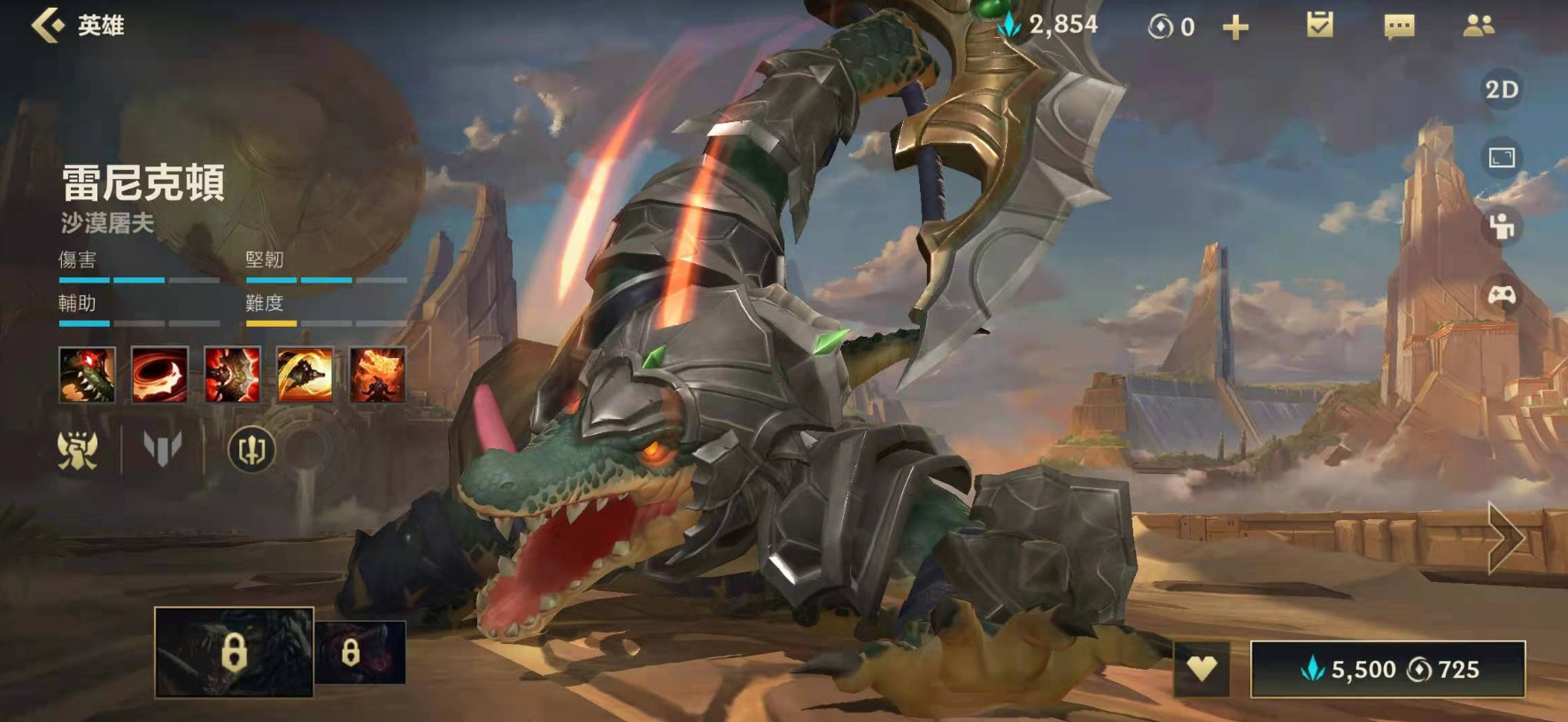Buy Renekton for 5,500 or 725
1568x722 pixels.
(x=1387, y=670)
